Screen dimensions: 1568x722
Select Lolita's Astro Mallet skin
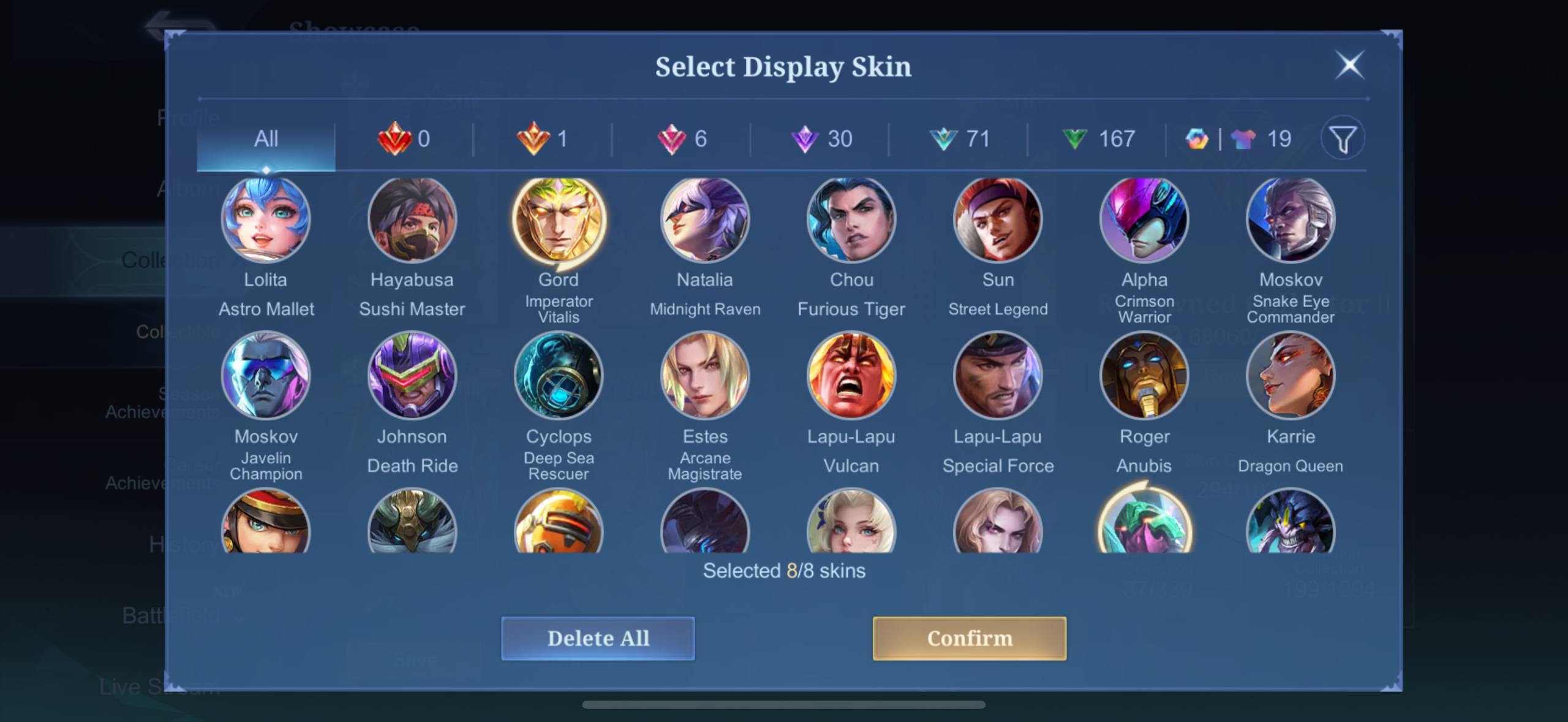266,219
